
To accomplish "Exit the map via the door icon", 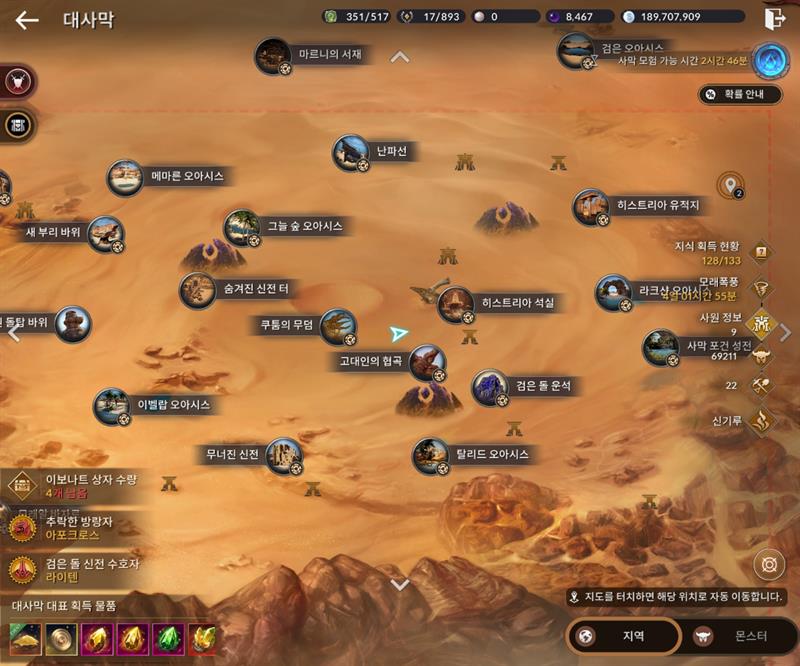I will pyautogui.click(x=774, y=19).
